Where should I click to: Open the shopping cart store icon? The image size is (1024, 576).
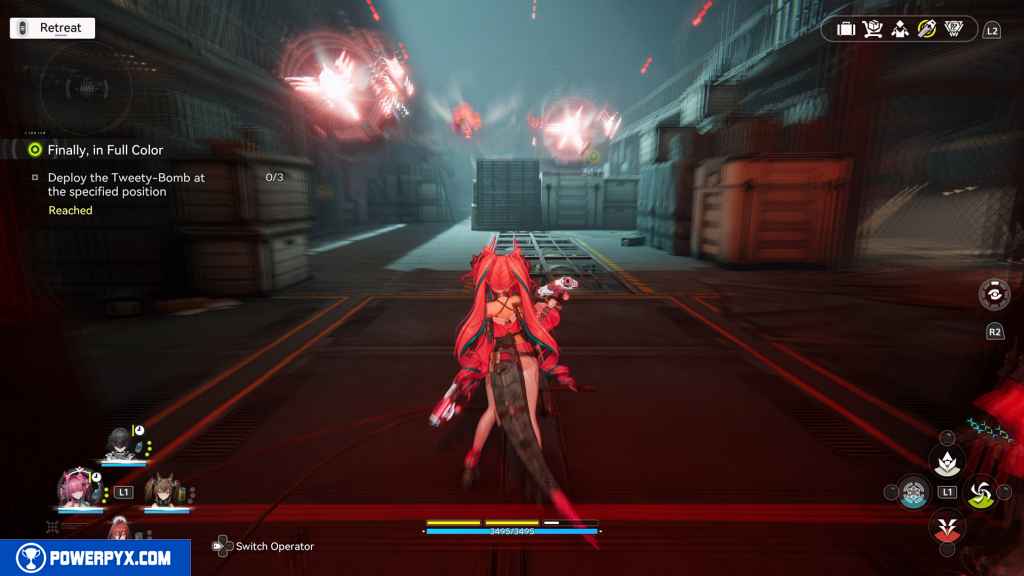[873, 30]
